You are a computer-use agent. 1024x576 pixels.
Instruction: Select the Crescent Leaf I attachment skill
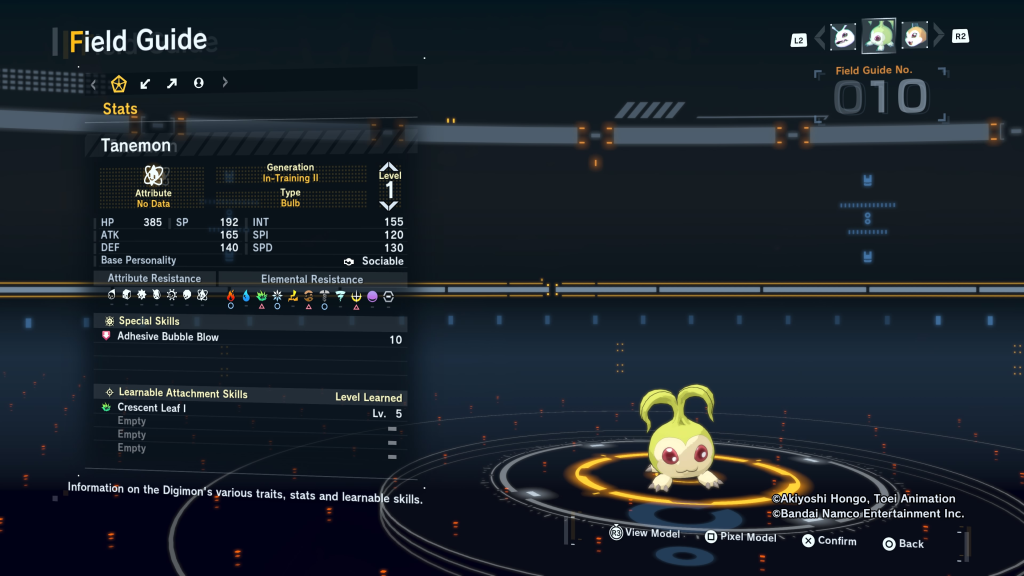152,409
